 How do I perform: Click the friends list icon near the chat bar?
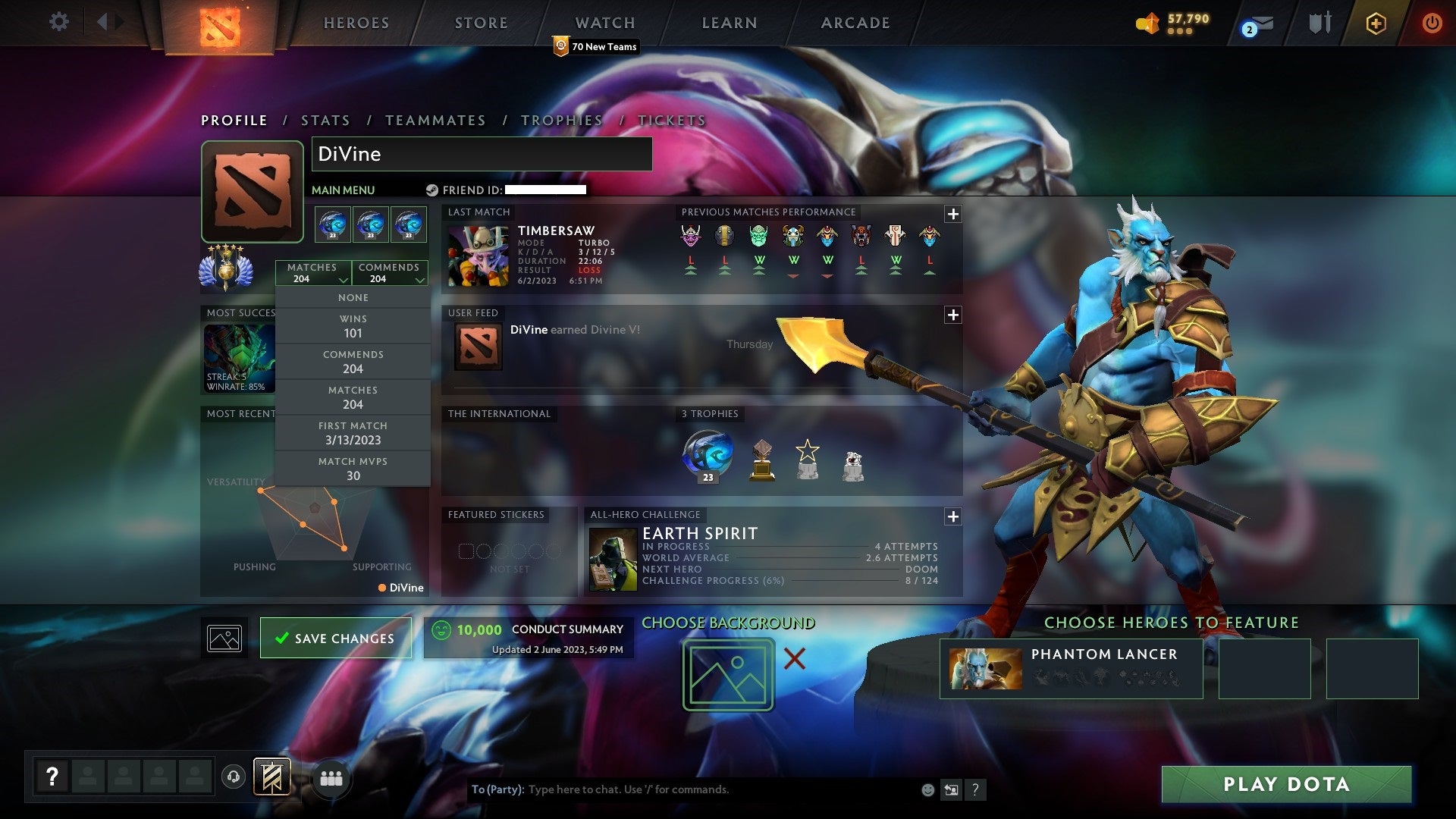click(331, 777)
